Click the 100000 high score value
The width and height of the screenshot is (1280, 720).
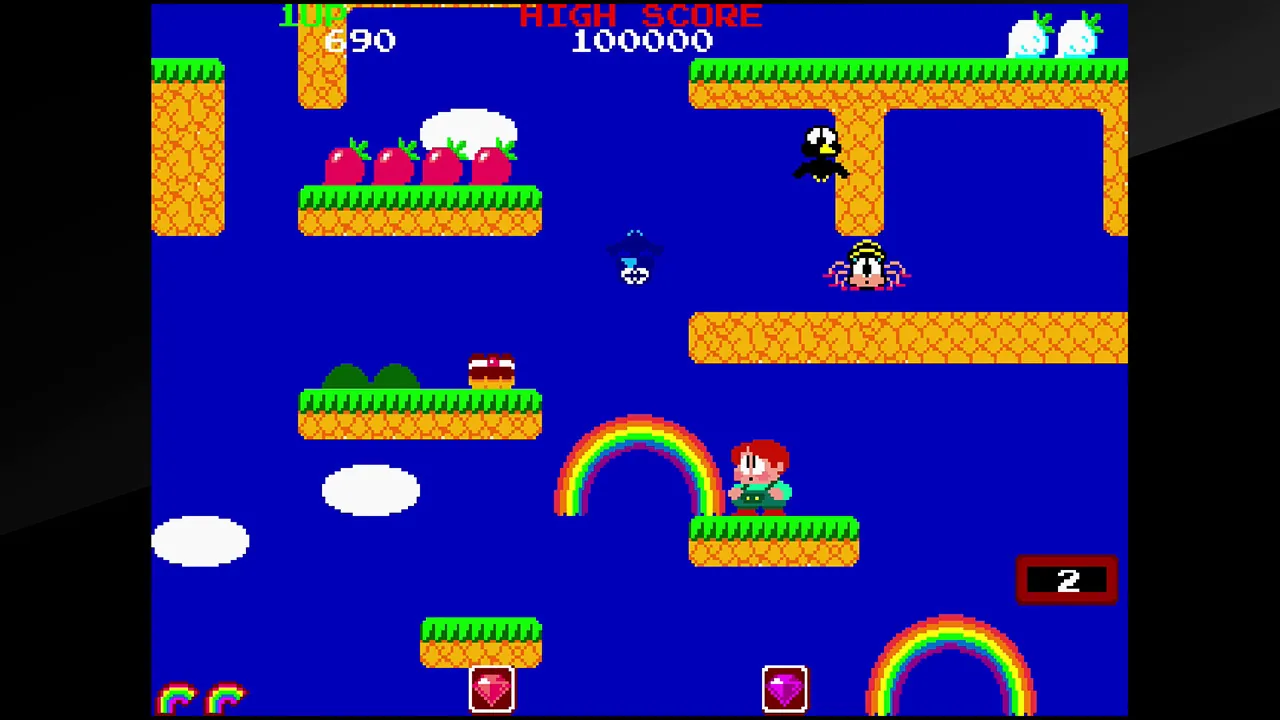click(642, 40)
